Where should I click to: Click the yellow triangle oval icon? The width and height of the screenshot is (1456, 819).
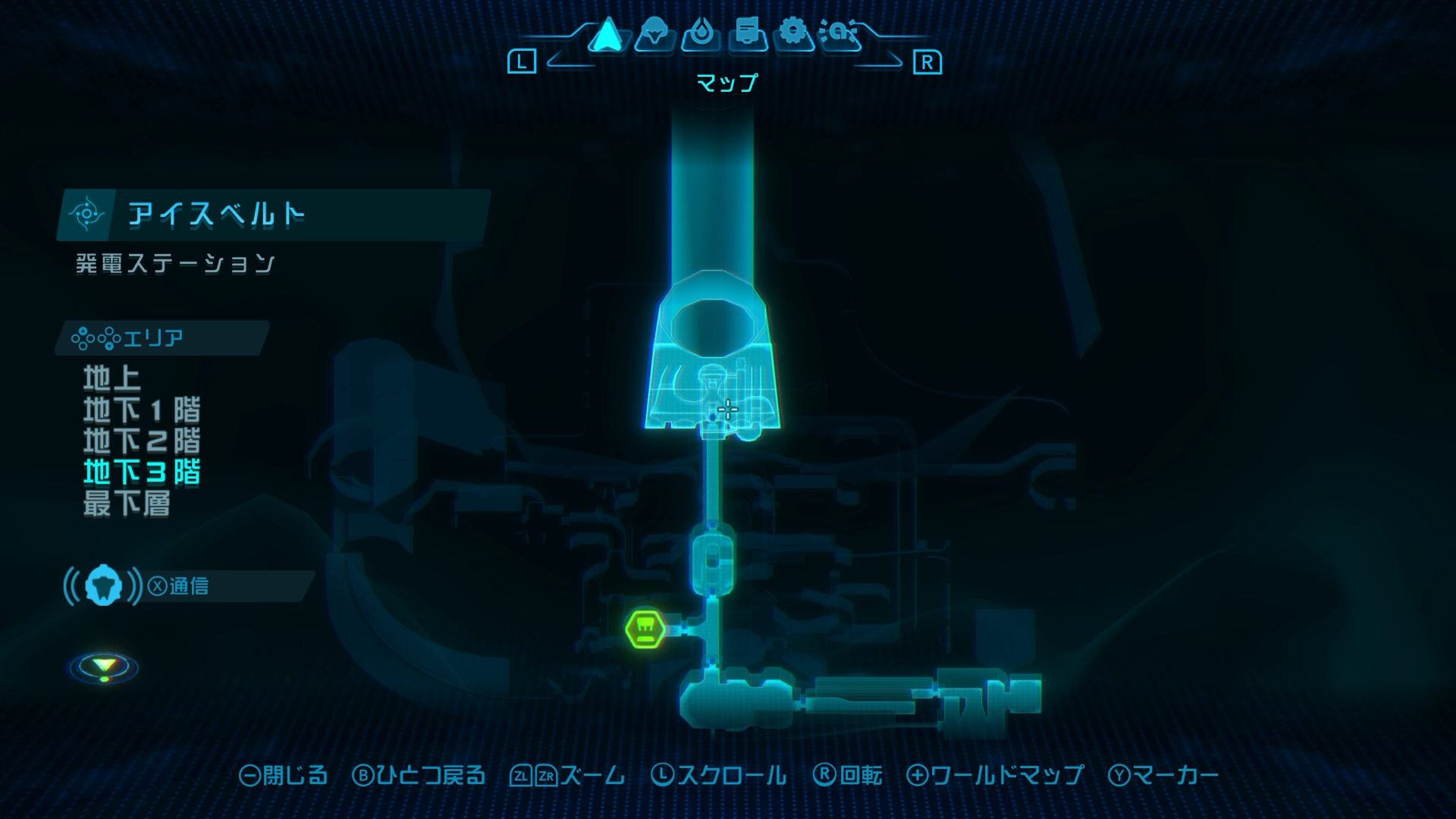point(104,667)
